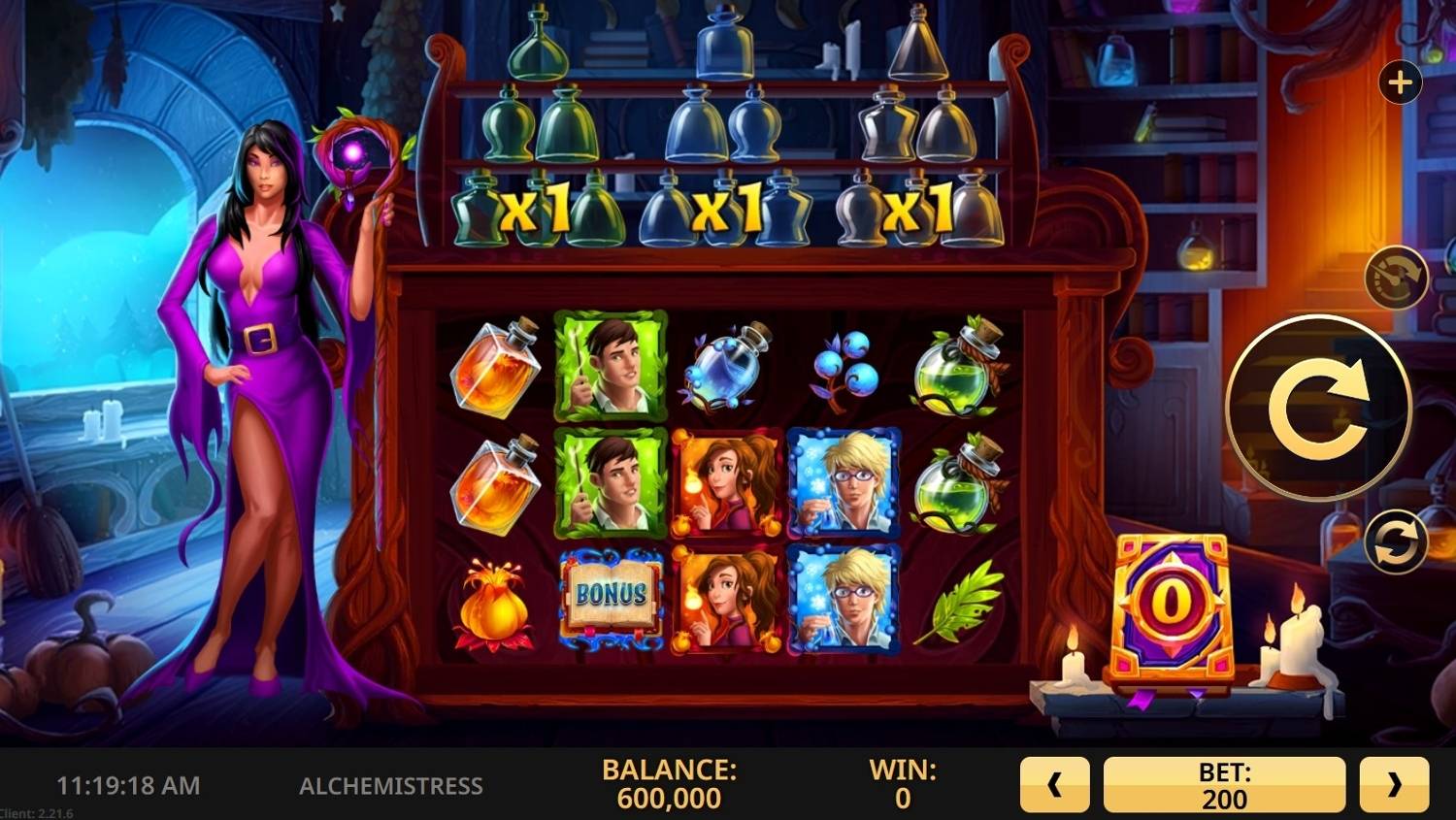This screenshot has width=1456, height=820.
Task: Click the WIN: 0 display
Action: 901,783
